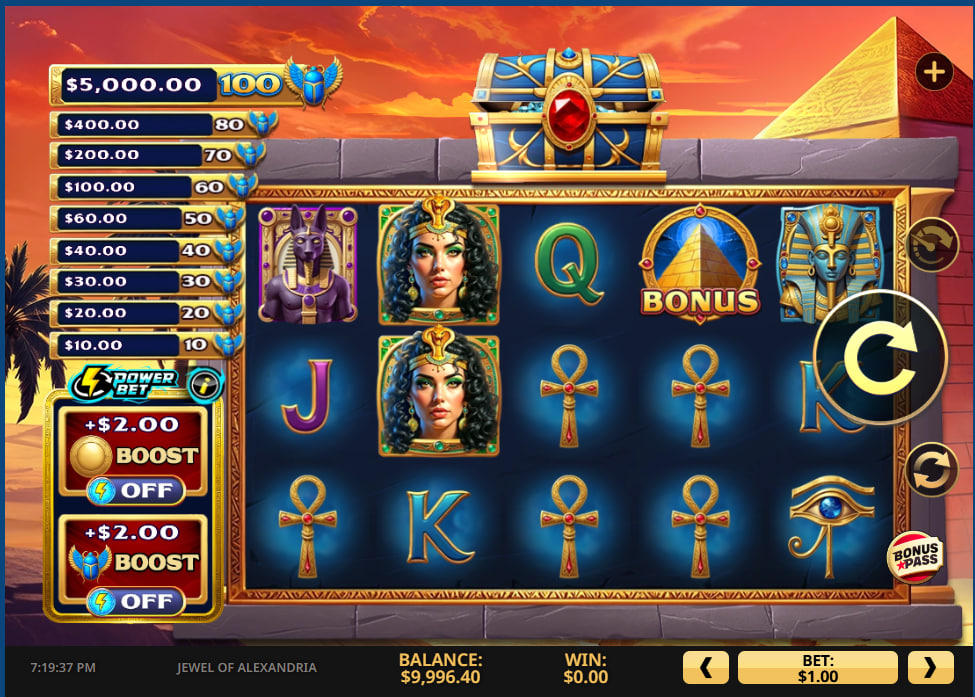Open the Bonus Pass
975x697 pixels.
tap(914, 556)
